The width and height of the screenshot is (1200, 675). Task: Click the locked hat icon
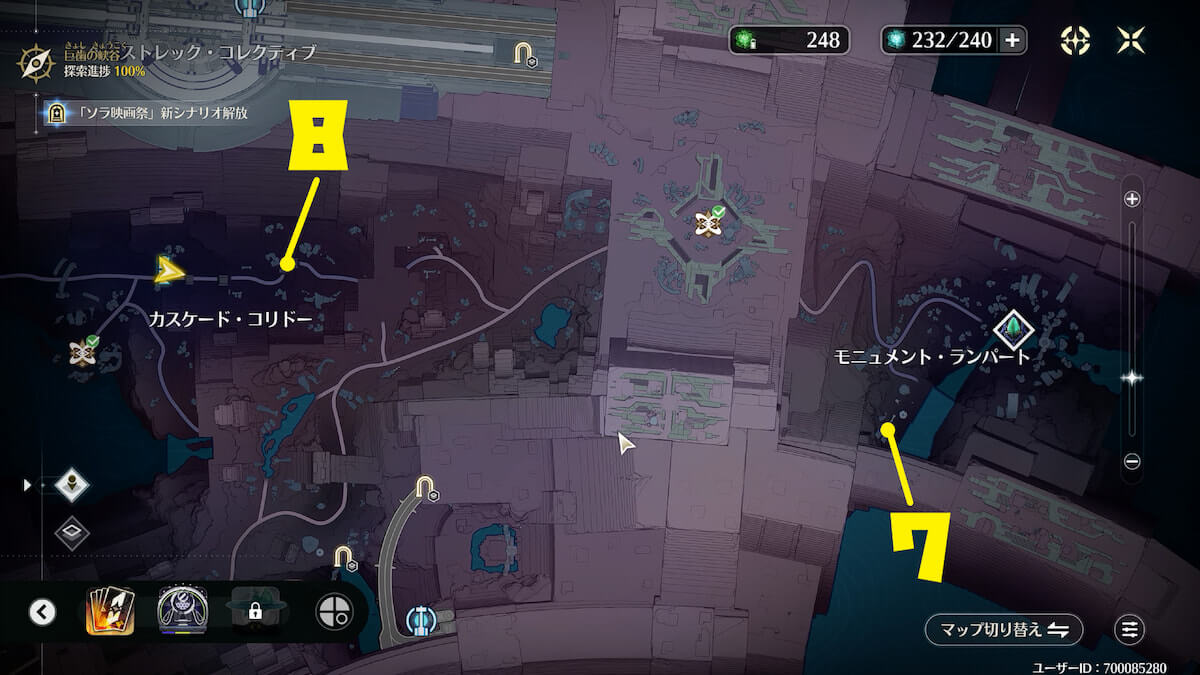256,610
